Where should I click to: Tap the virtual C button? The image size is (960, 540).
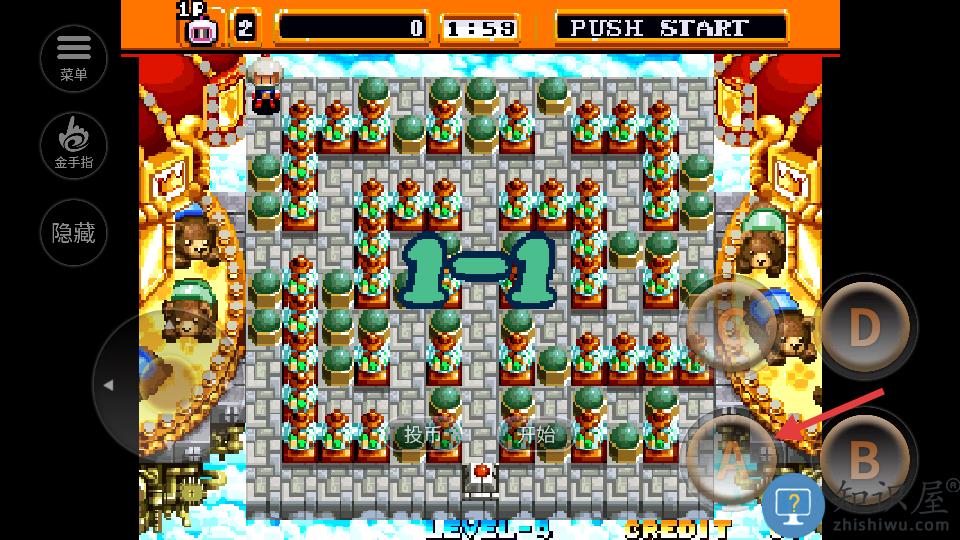[733, 324]
